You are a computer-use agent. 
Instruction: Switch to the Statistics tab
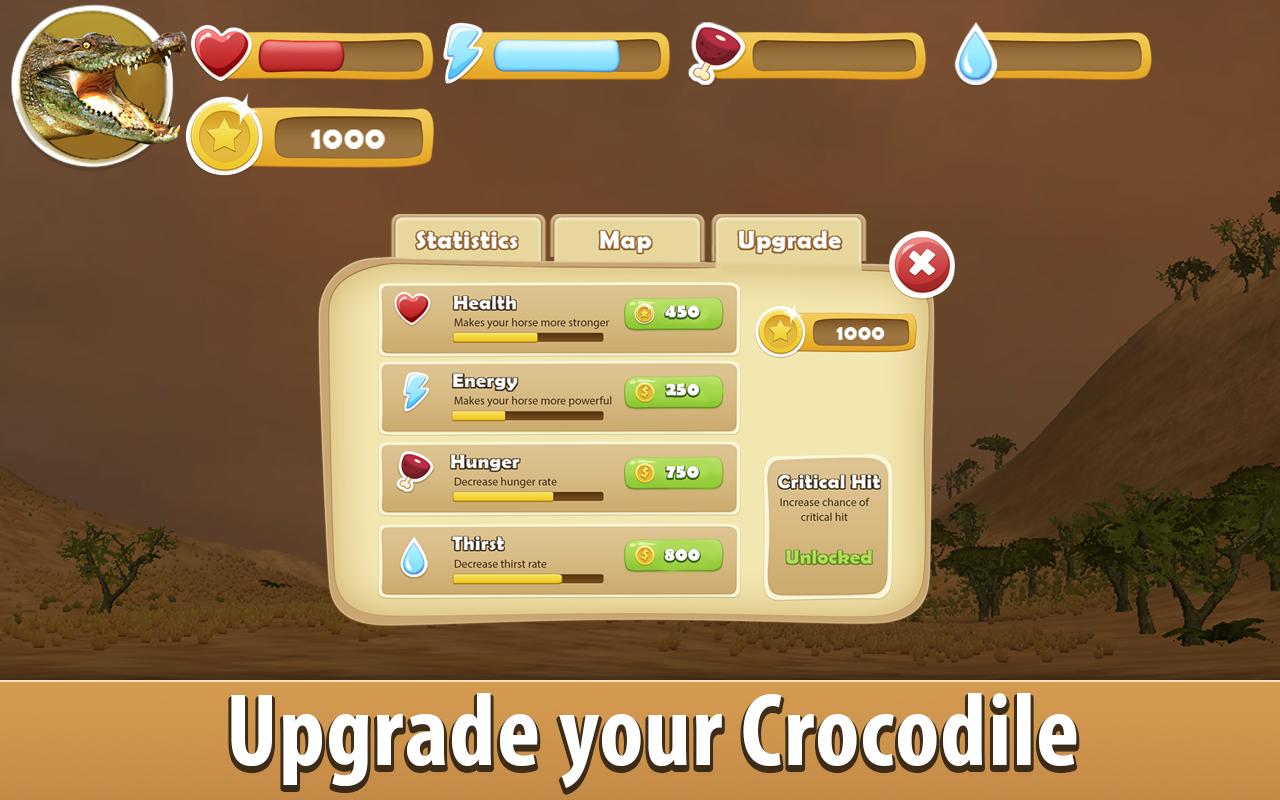click(x=466, y=240)
